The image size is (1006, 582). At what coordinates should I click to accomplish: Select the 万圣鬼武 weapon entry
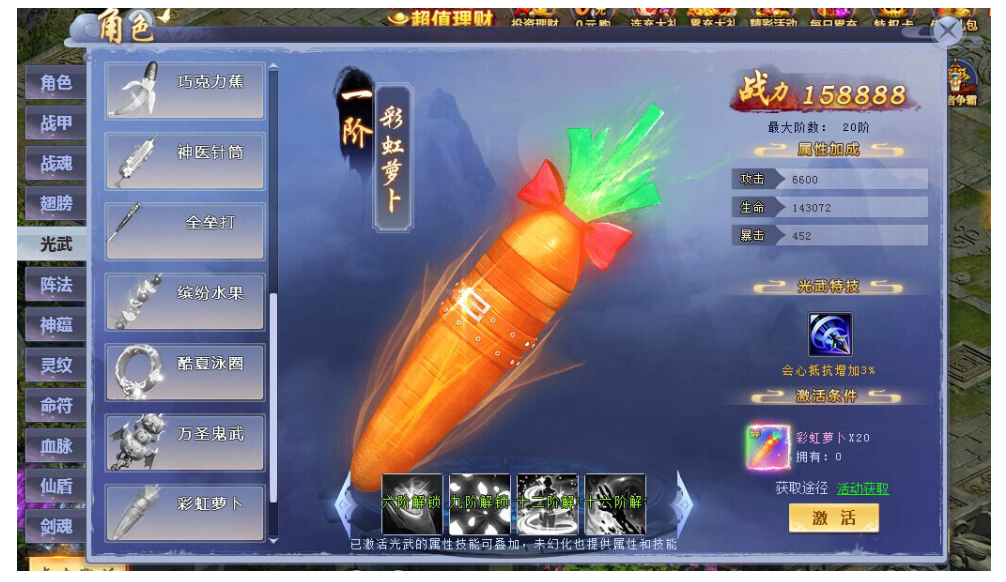coord(185,442)
